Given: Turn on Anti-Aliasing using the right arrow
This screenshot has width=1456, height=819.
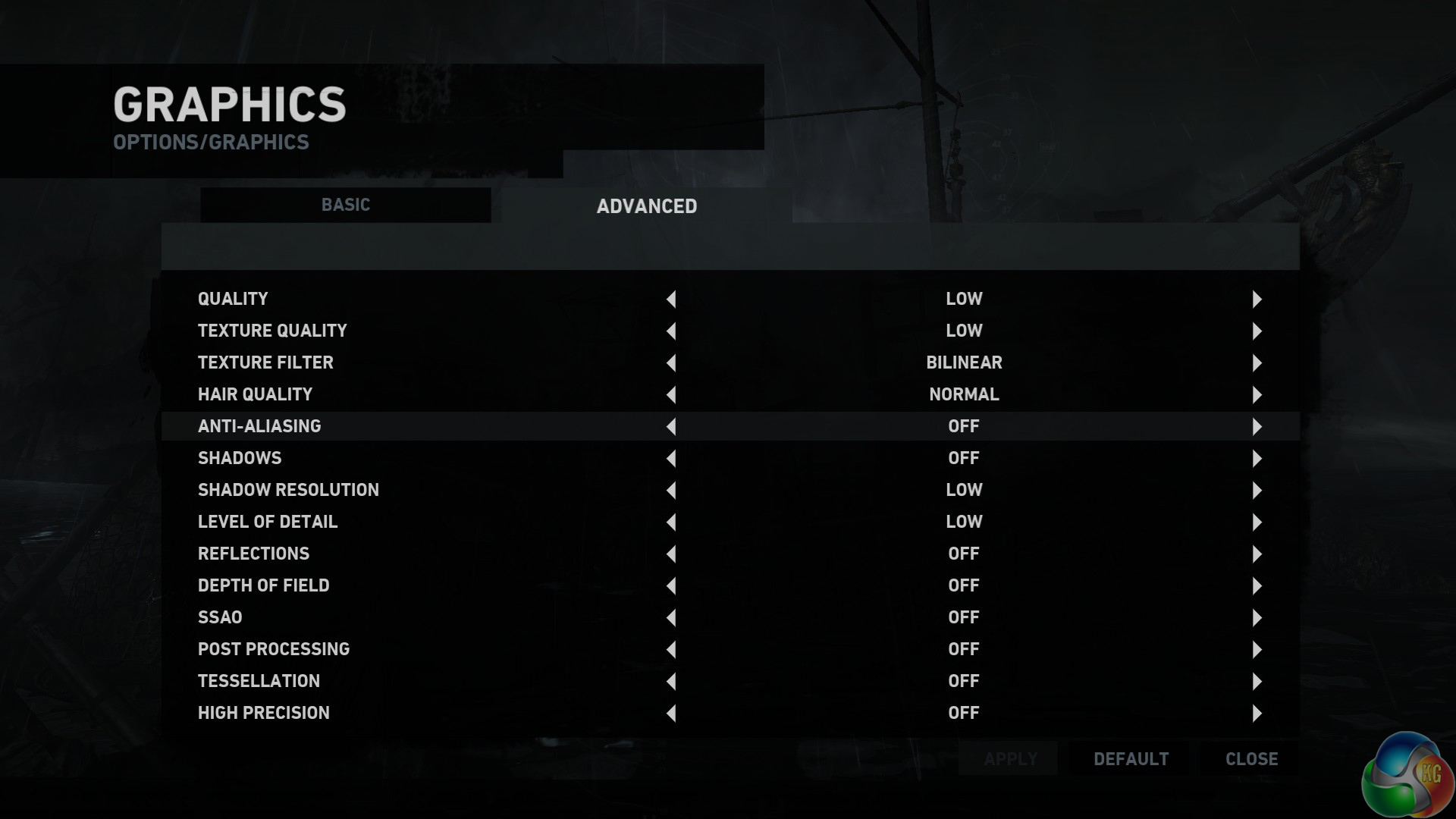Looking at the screenshot, I should point(1257,427).
